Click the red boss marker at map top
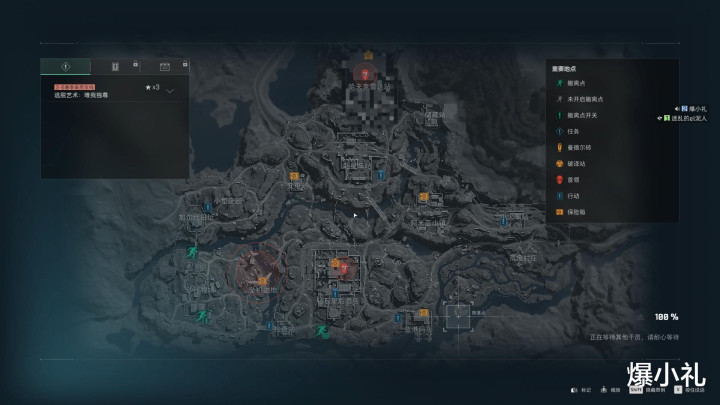Screen dimensions: 720x405 (367, 74)
